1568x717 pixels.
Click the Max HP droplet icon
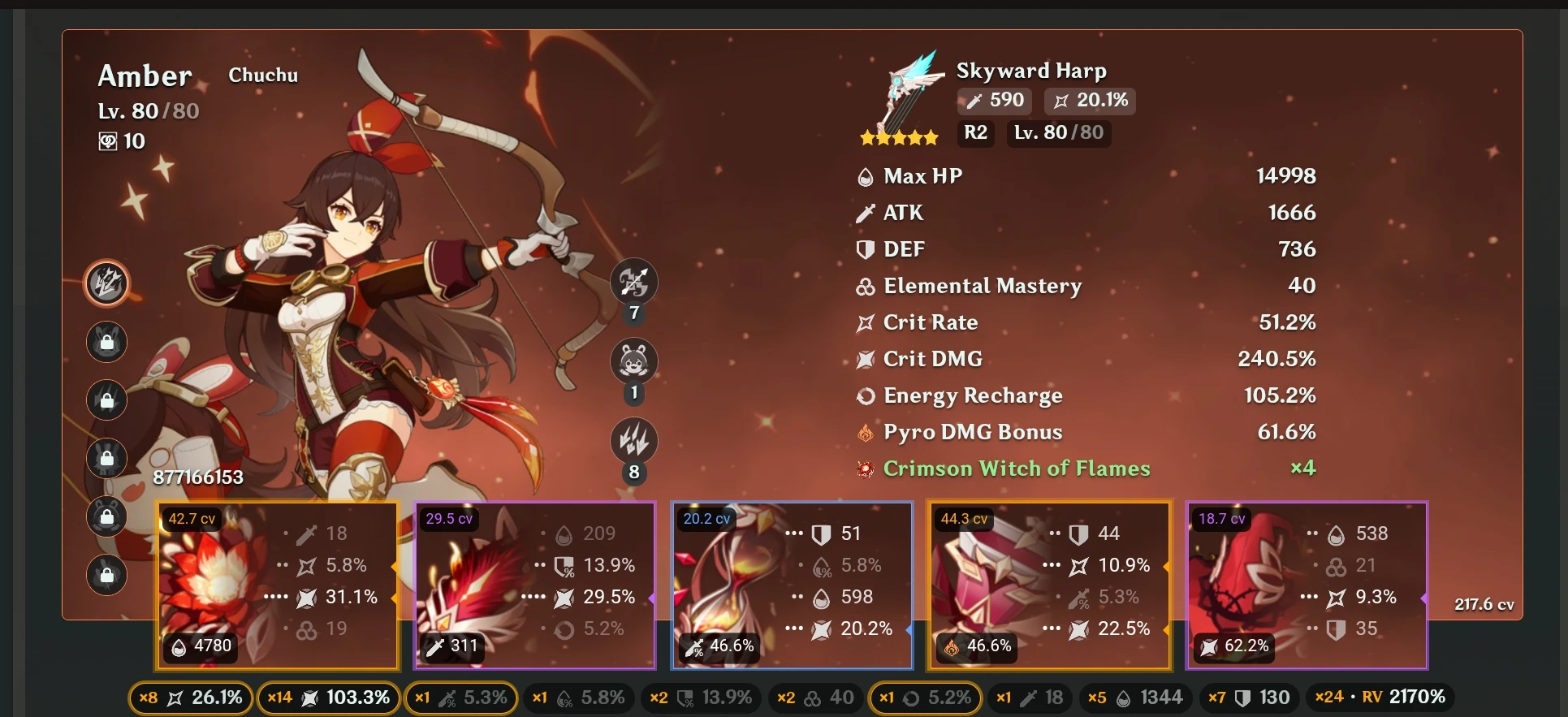pyautogui.click(x=865, y=175)
